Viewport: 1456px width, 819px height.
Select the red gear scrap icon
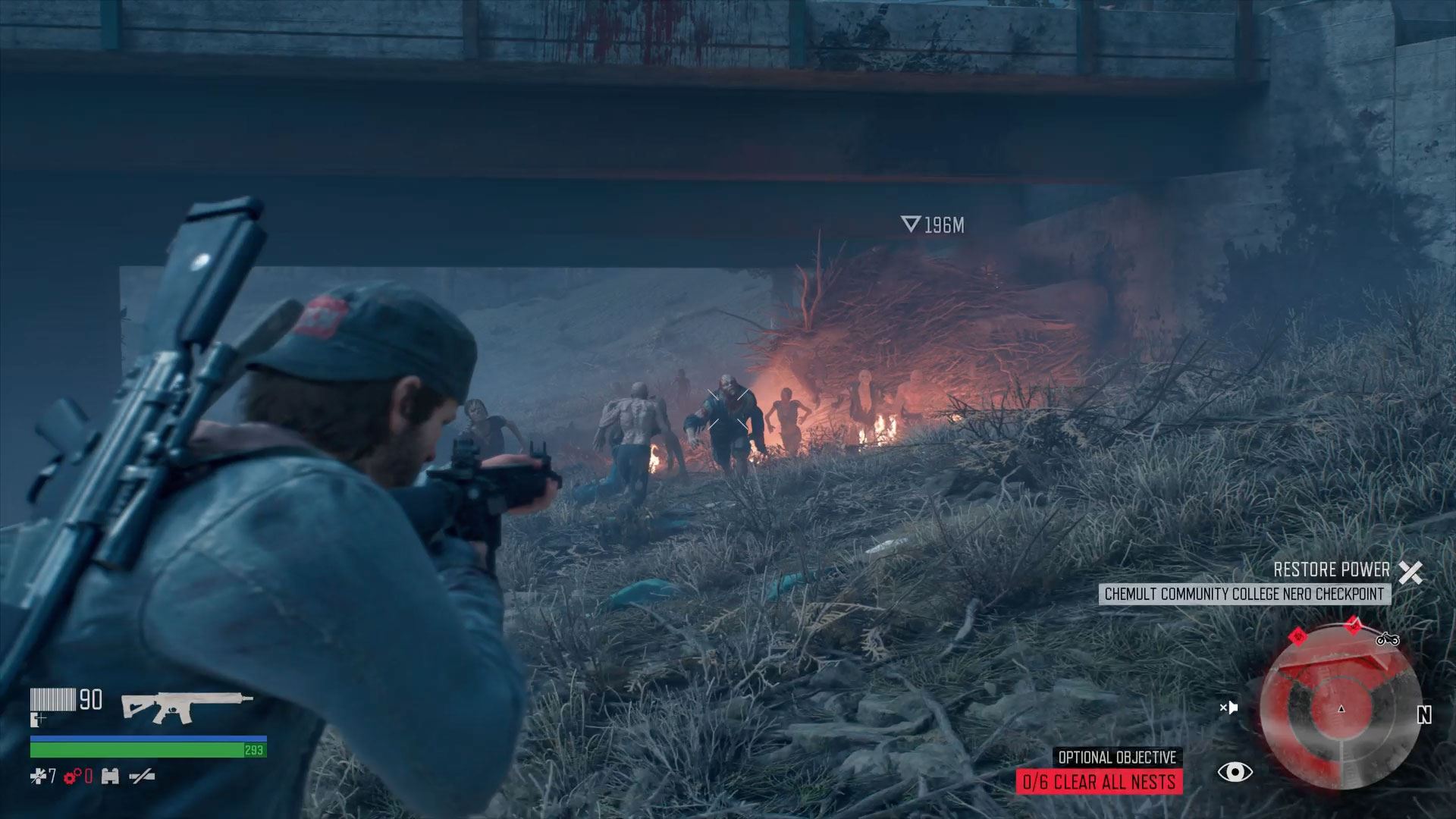point(73,776)
